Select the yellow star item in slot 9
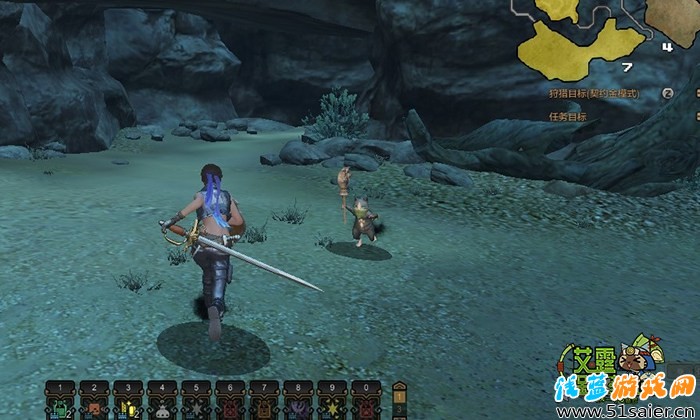Image resolution: width=700 pixels, height=420 pixels. coord(332,407)
